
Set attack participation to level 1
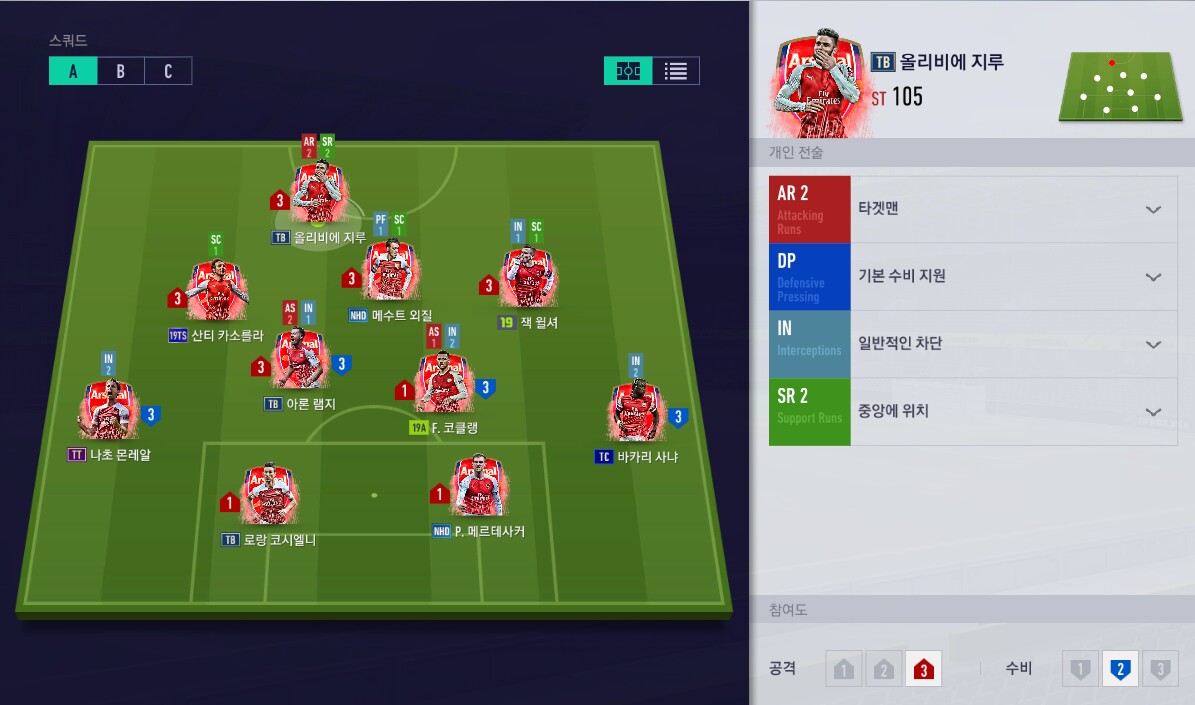844,670
